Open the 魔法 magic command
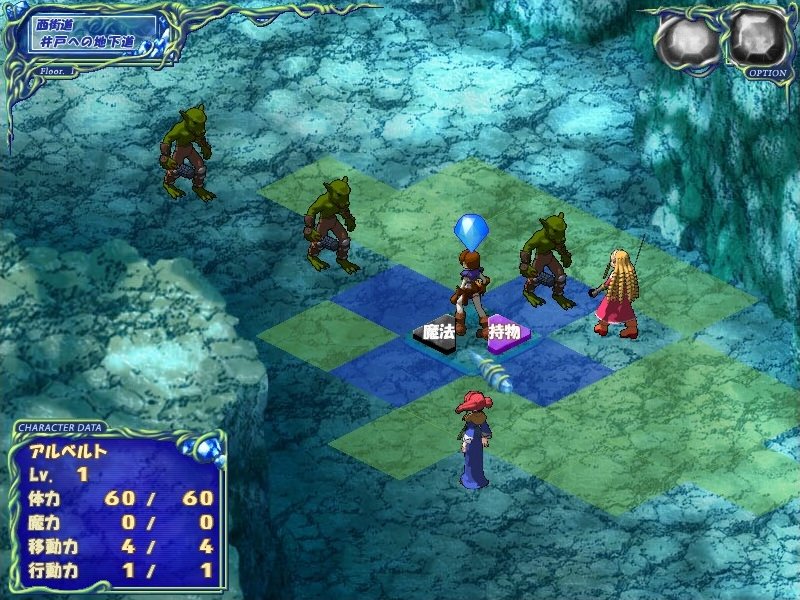The width and height of the screenshot is (800, 600). pyautogui.click(x=439, y=331)
